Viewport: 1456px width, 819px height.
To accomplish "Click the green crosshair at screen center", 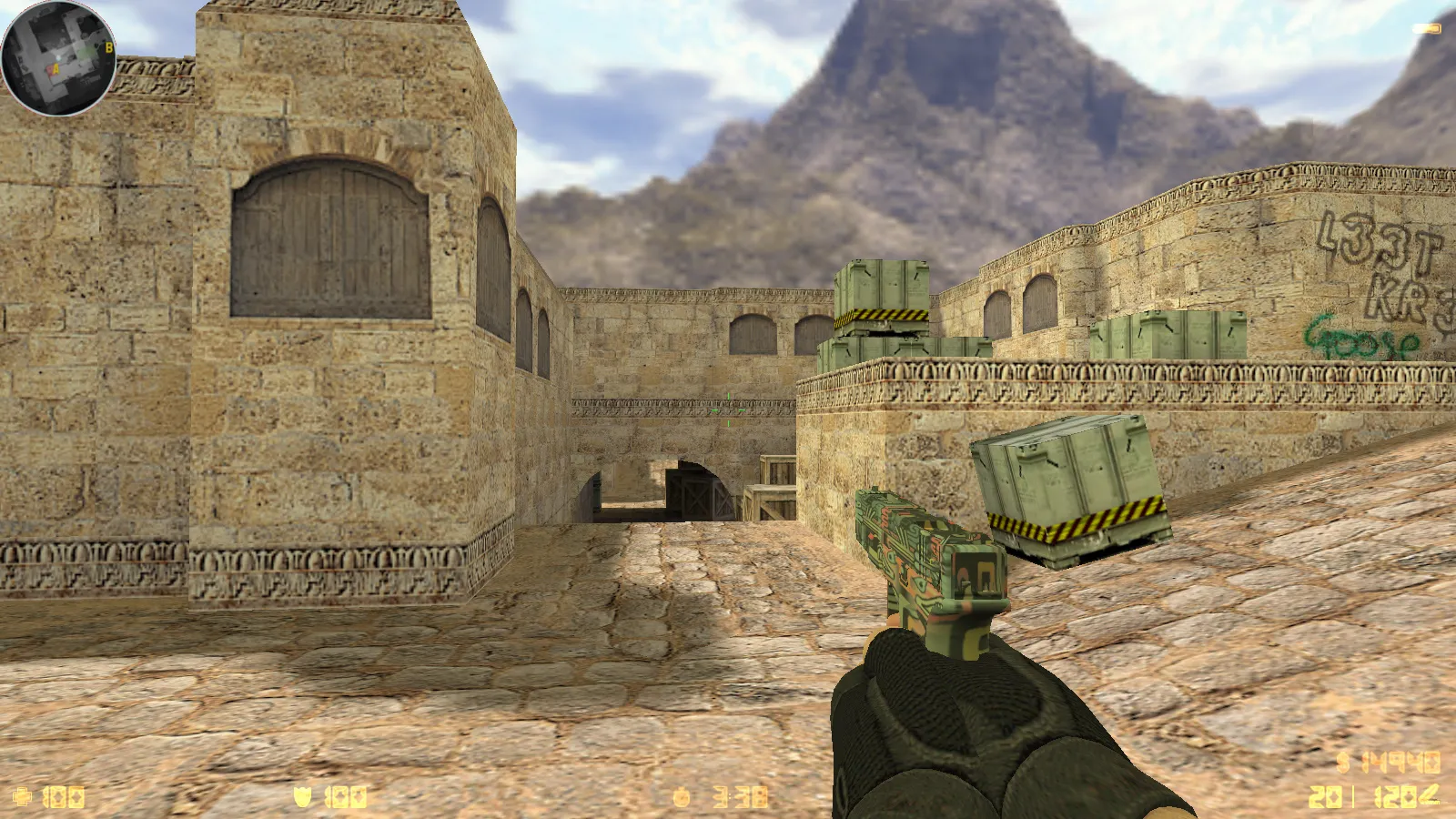I will [728, 409].
